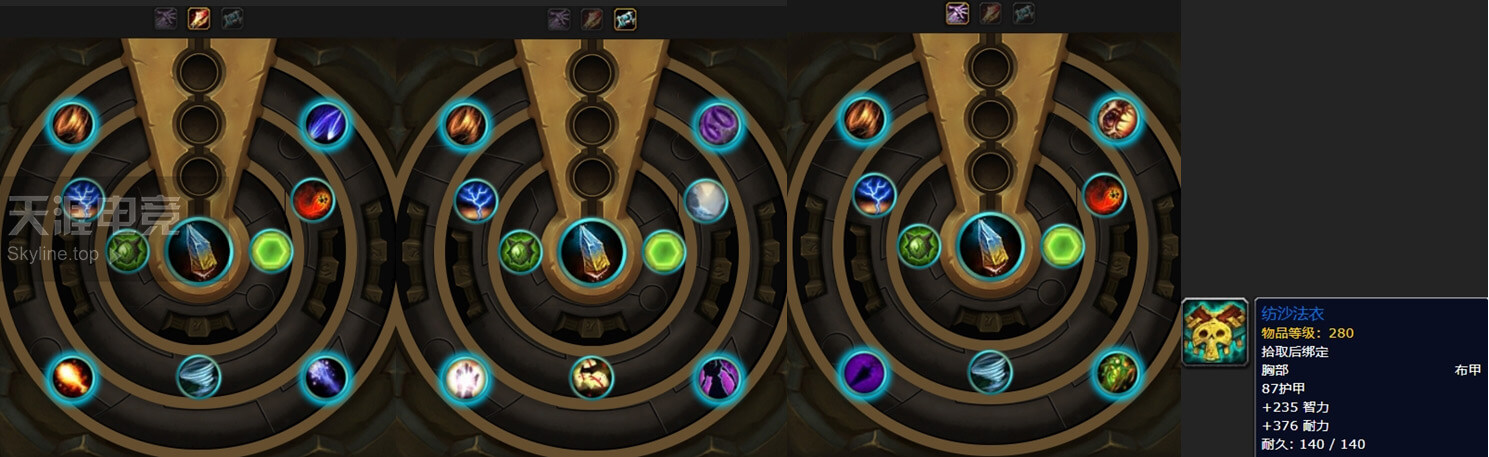Select the purple swirl talent icon
This screenshot has height=457, width=1489.
point(718,124)
